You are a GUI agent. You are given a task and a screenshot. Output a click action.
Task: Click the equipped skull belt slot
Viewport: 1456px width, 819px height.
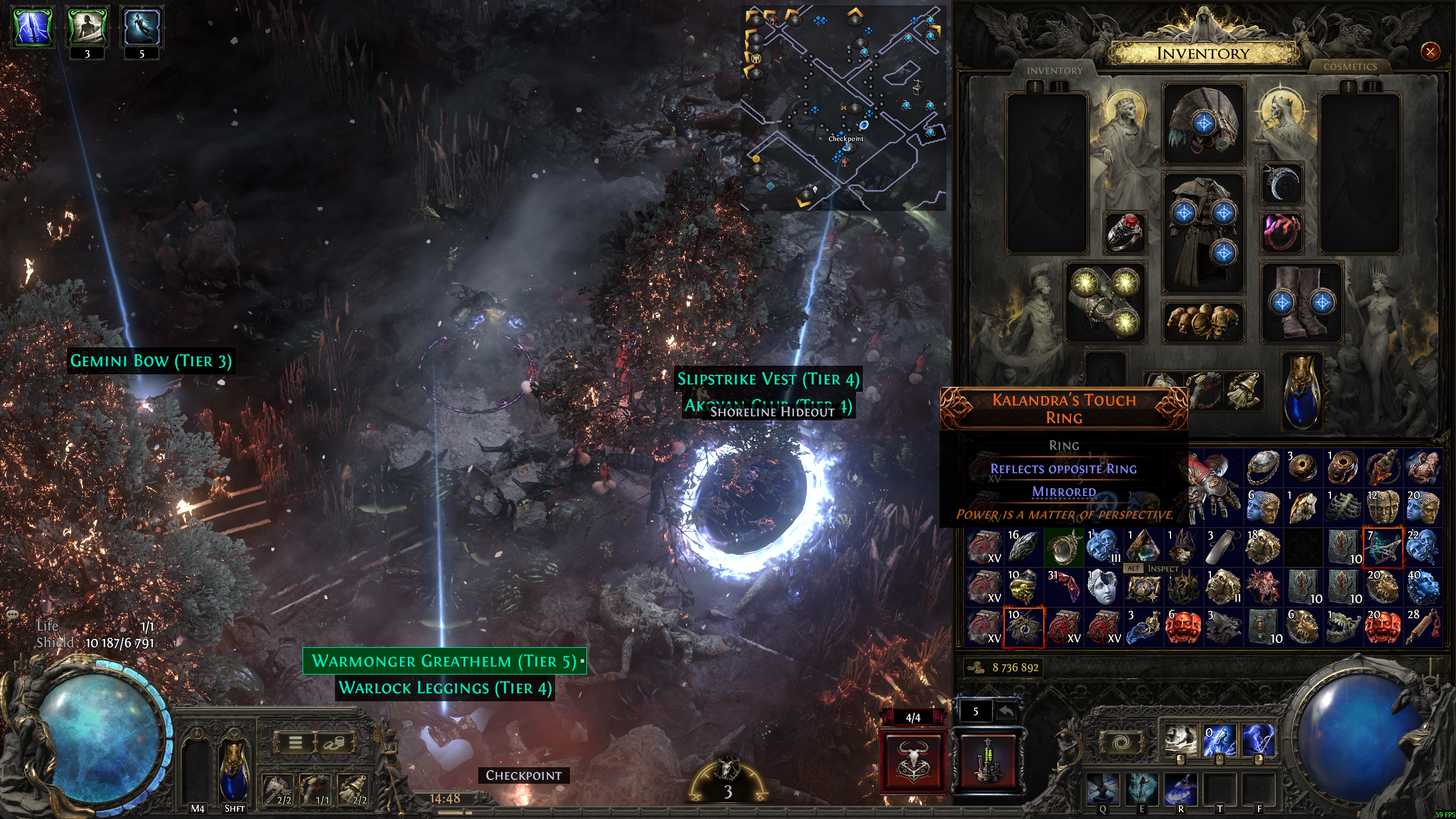click(x=1203, y=322)
